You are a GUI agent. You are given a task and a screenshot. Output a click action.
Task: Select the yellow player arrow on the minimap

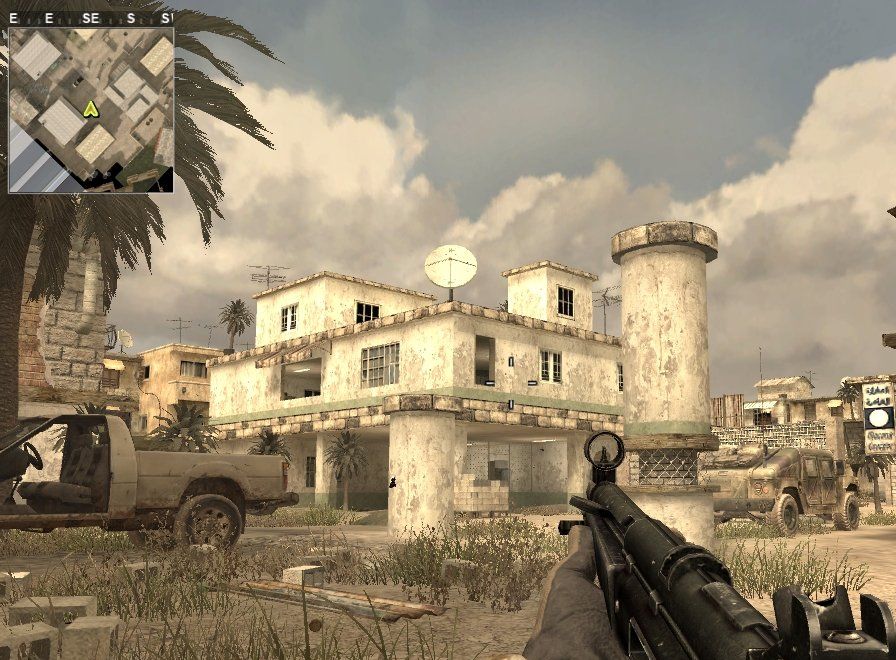point(91,108)
